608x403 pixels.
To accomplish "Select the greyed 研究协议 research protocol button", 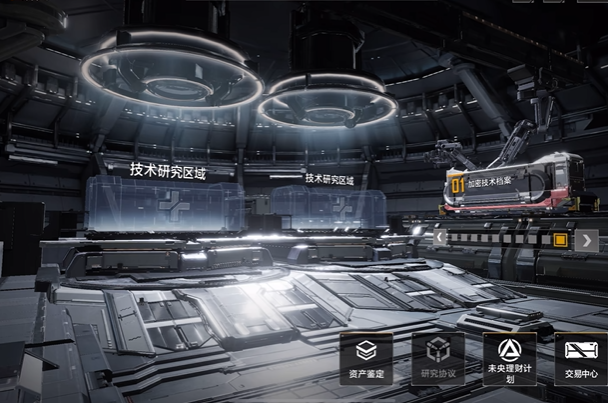I will click(438, 359).
